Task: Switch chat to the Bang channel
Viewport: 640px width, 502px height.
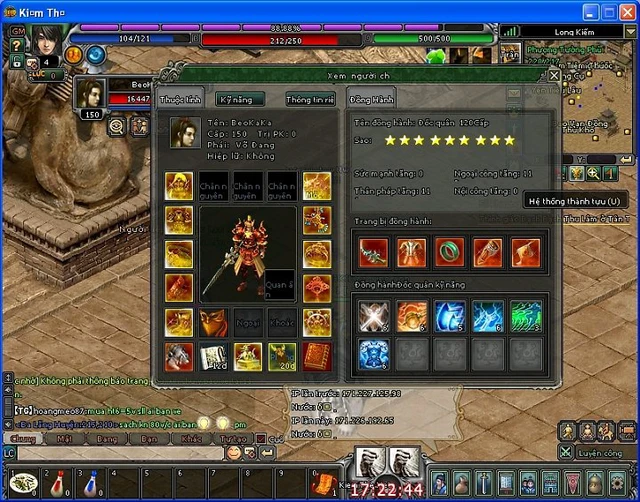Action: (106, 438)
